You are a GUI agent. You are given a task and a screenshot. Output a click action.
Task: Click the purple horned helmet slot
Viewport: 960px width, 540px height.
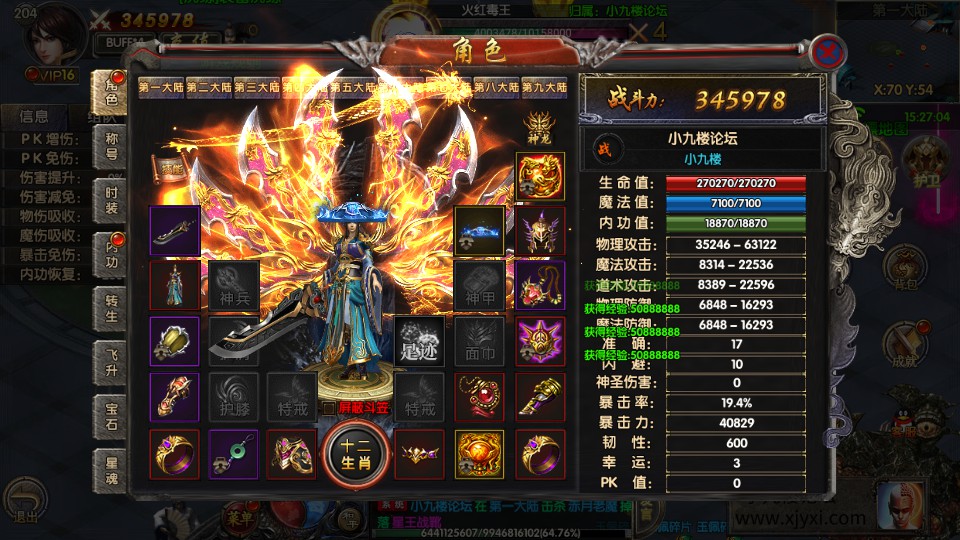click(540, 230)
